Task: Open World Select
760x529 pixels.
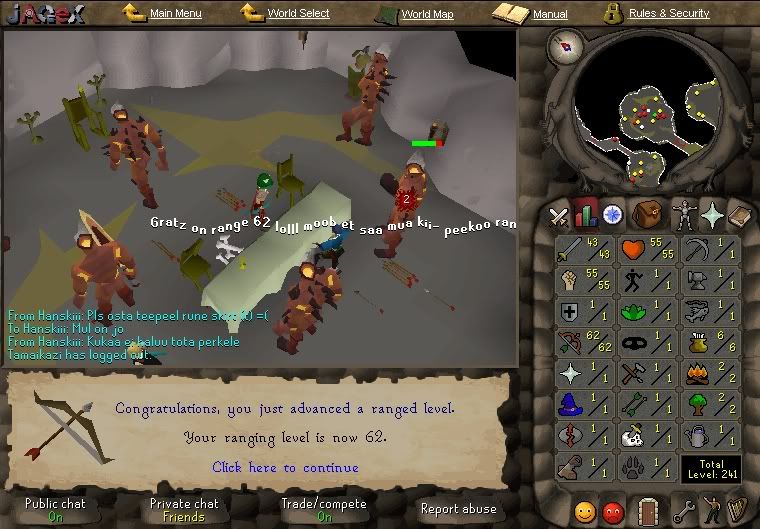Action: click(298, 14)
